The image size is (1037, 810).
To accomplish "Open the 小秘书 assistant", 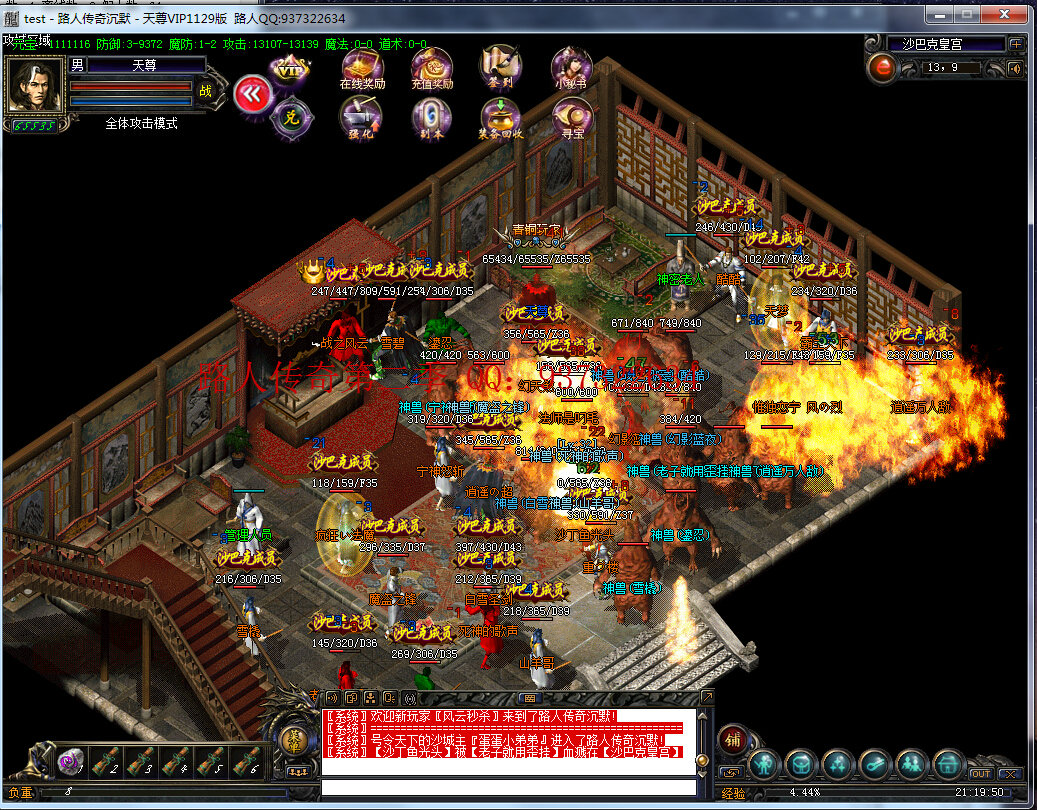I will [x=571, y=66].
